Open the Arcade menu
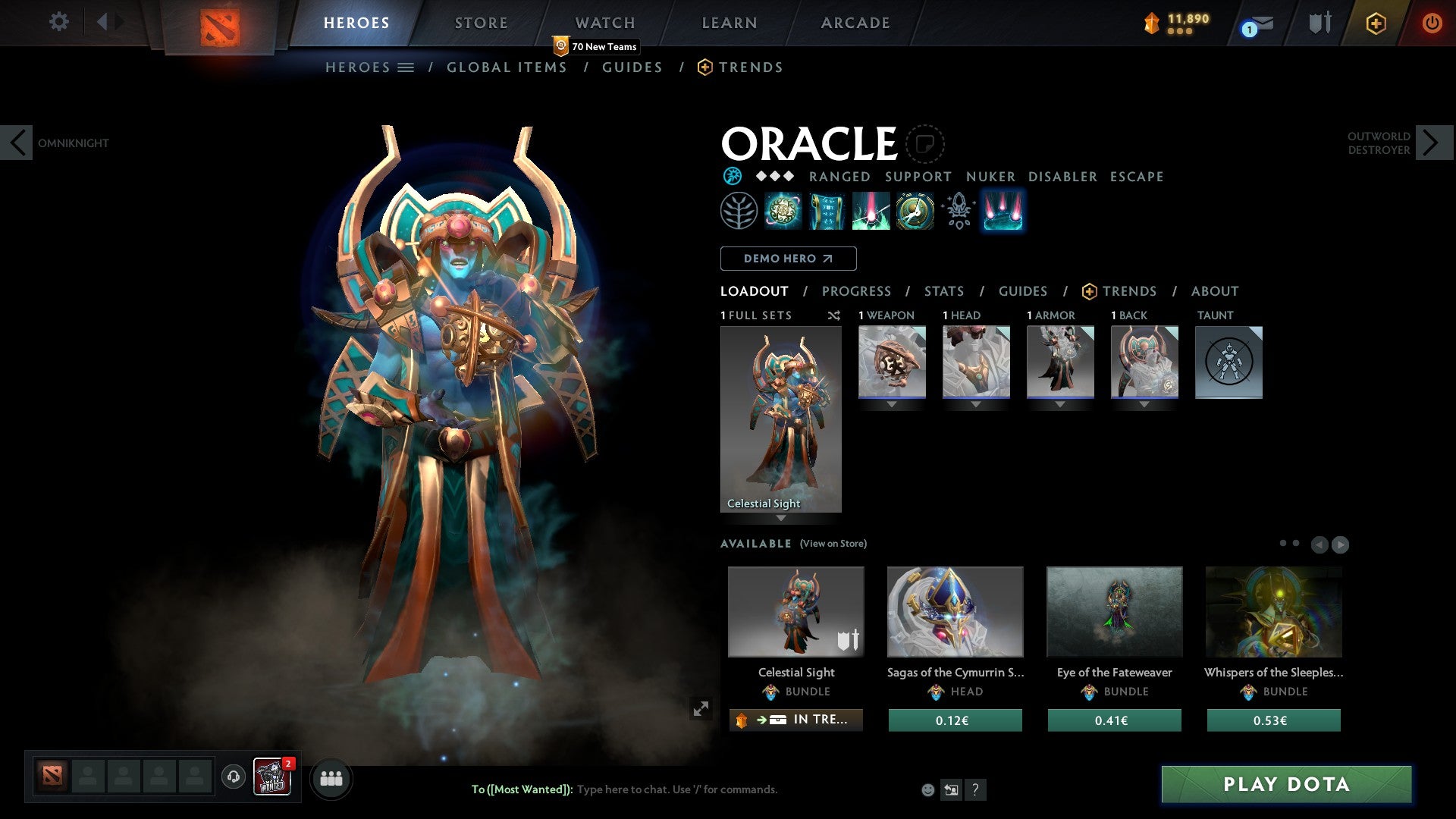 (855, 23)
